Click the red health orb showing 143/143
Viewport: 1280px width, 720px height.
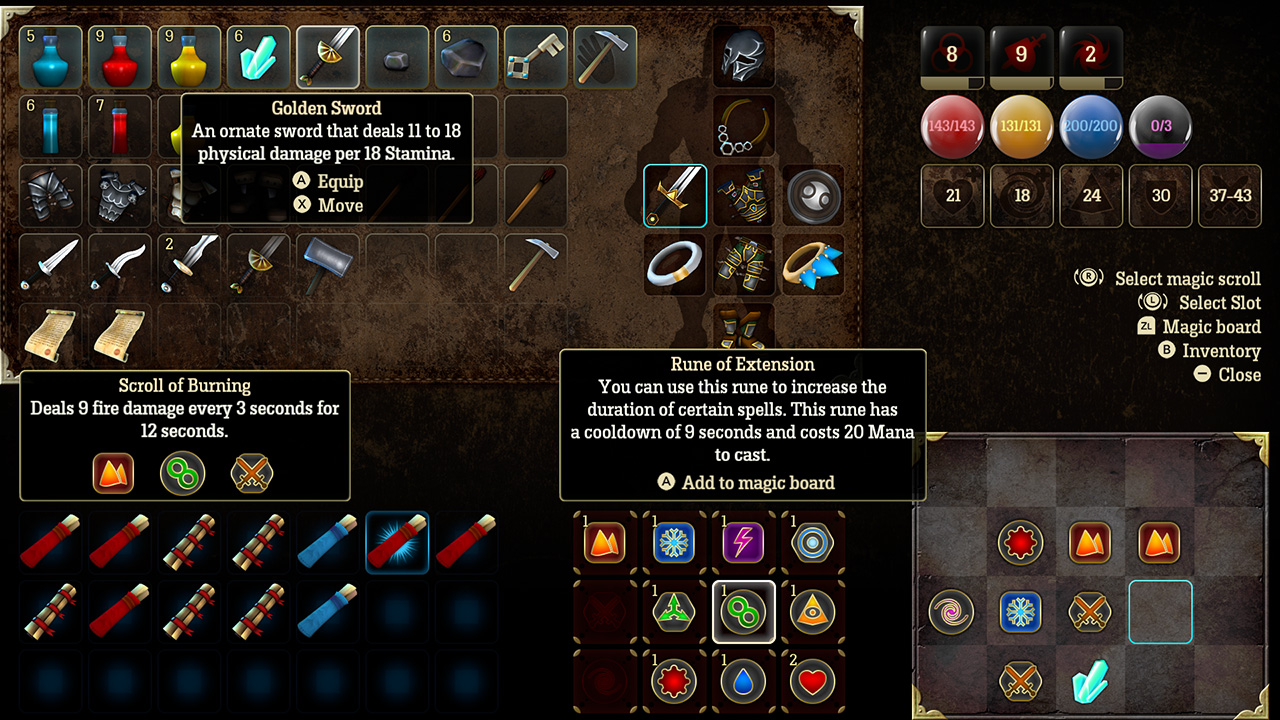951,128
